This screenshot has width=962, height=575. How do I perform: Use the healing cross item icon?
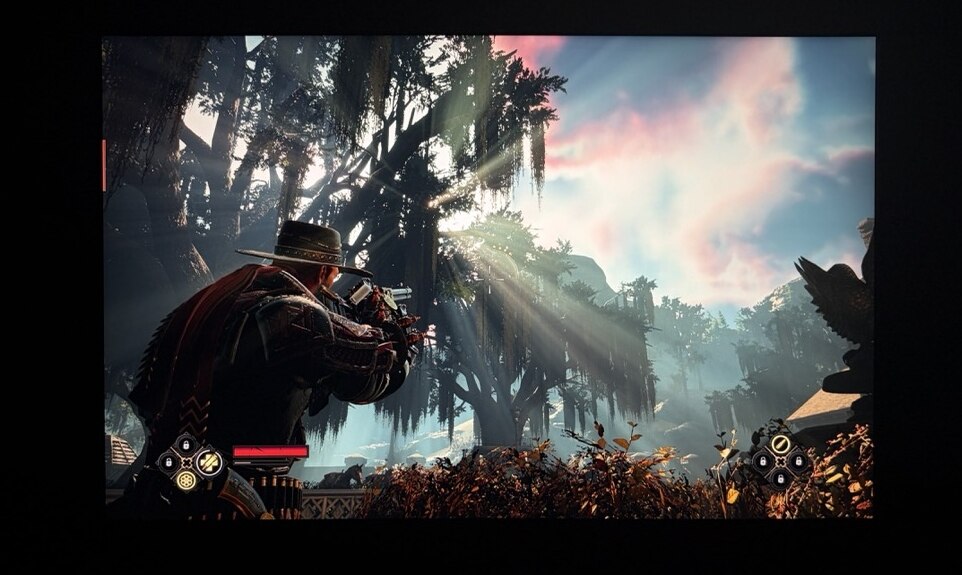tap(209, 462)
